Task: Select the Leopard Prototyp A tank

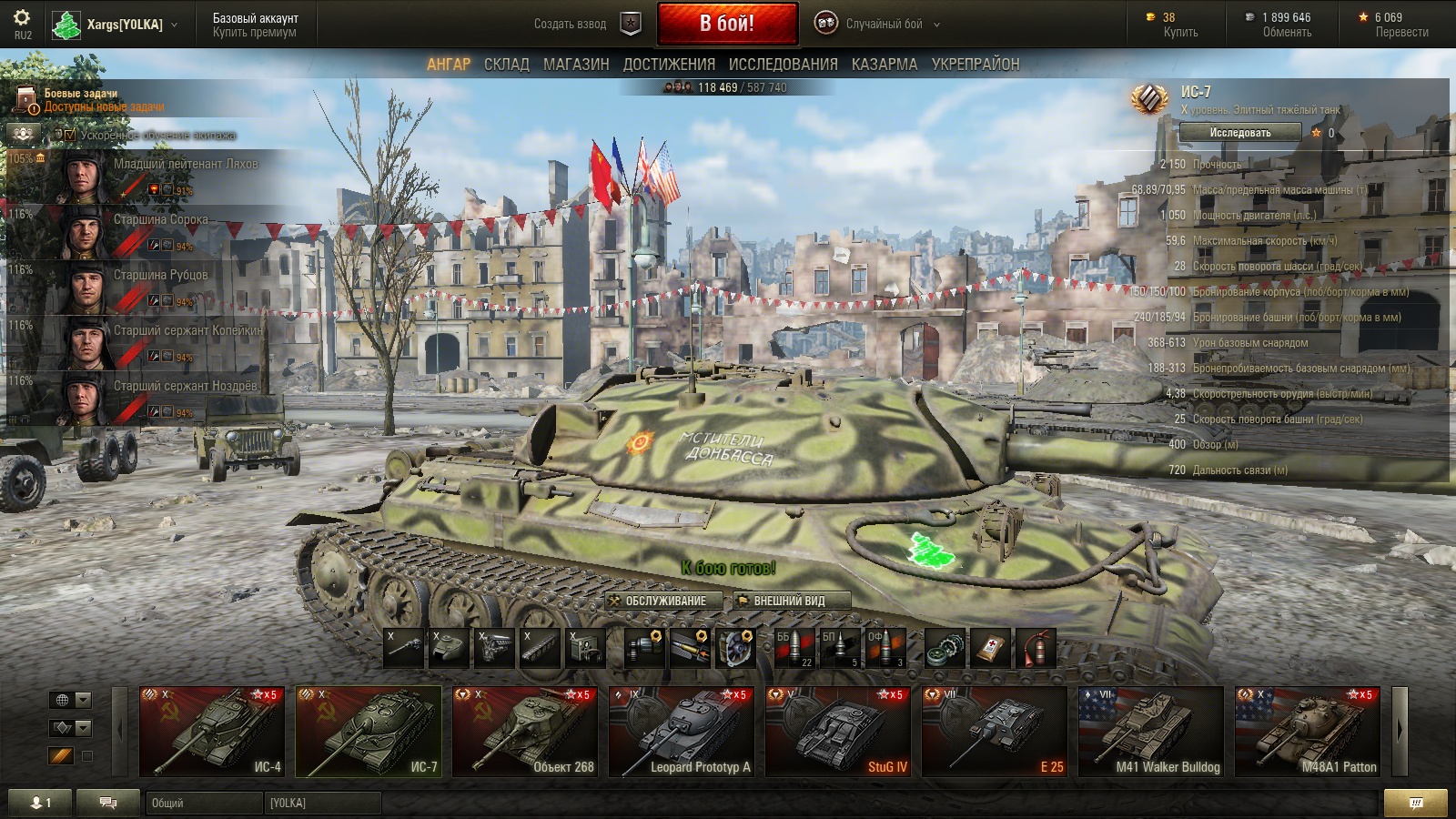Action: tap(682, 732)
